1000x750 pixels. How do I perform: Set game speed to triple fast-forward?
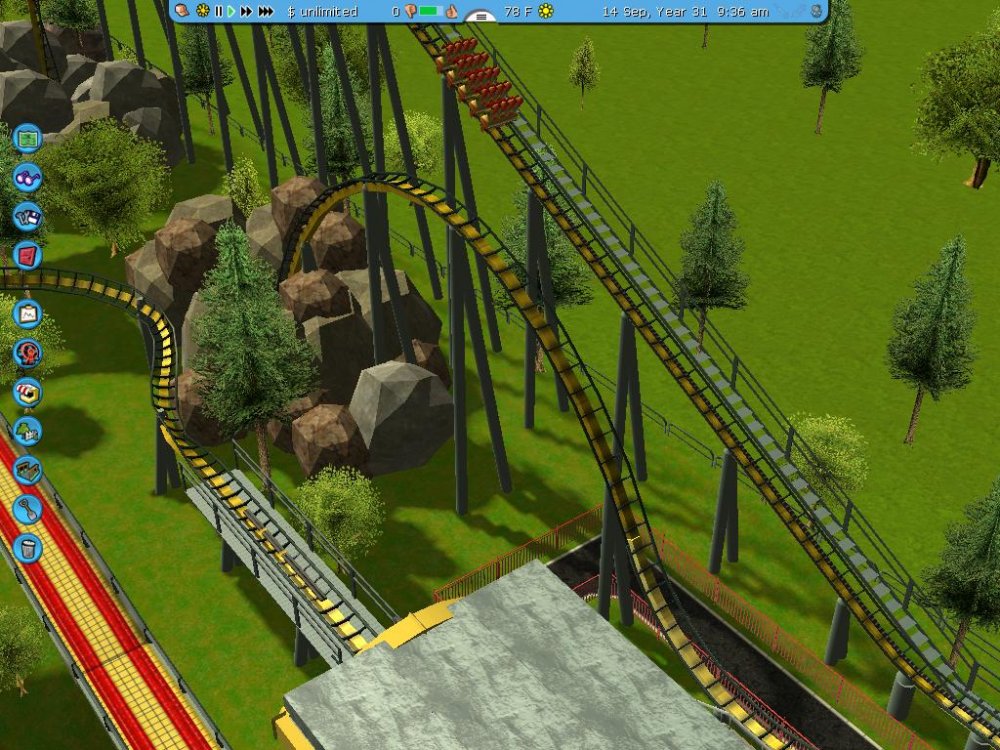(x=265, y=11)
